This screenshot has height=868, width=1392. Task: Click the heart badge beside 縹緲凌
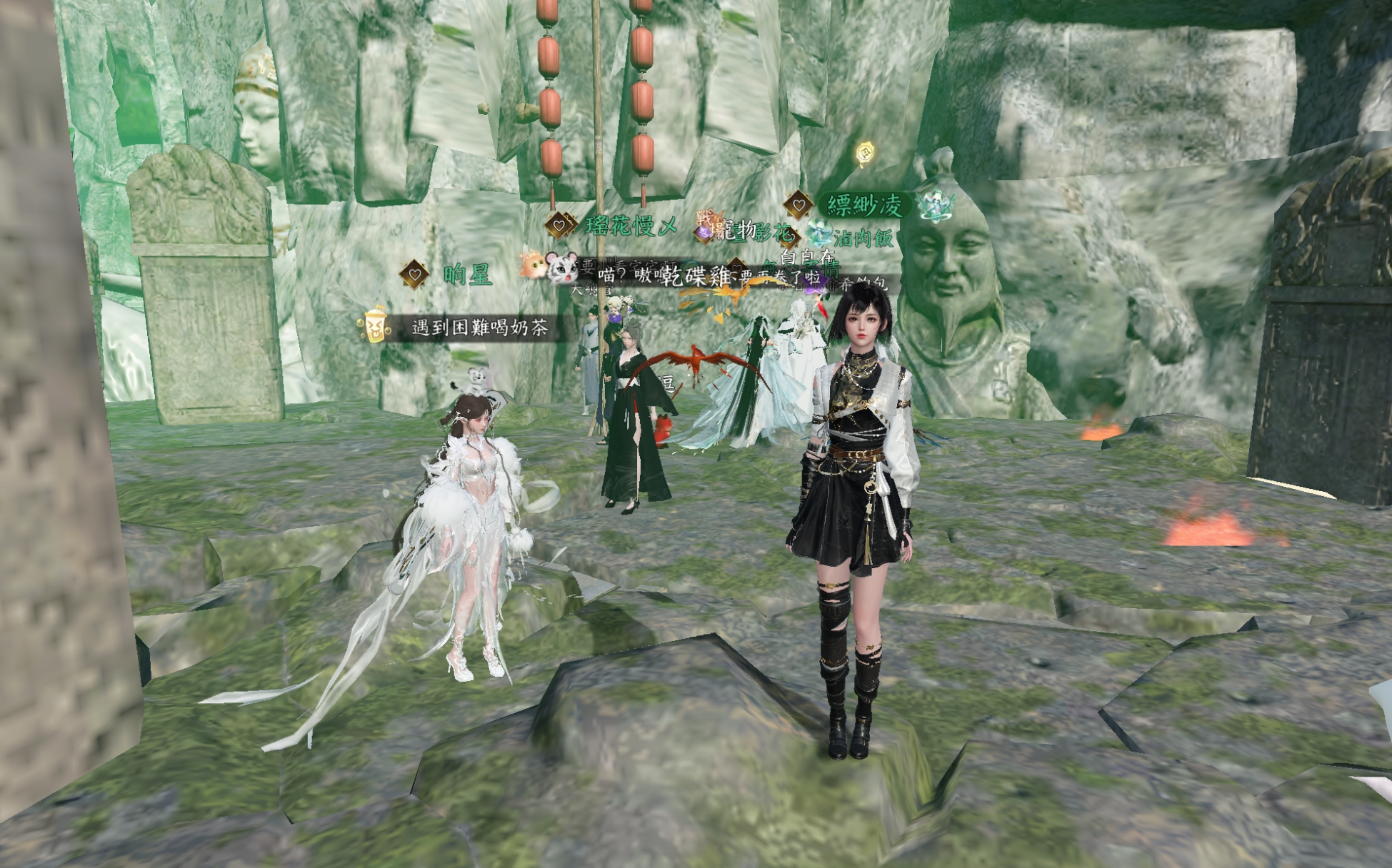point(798,206)
